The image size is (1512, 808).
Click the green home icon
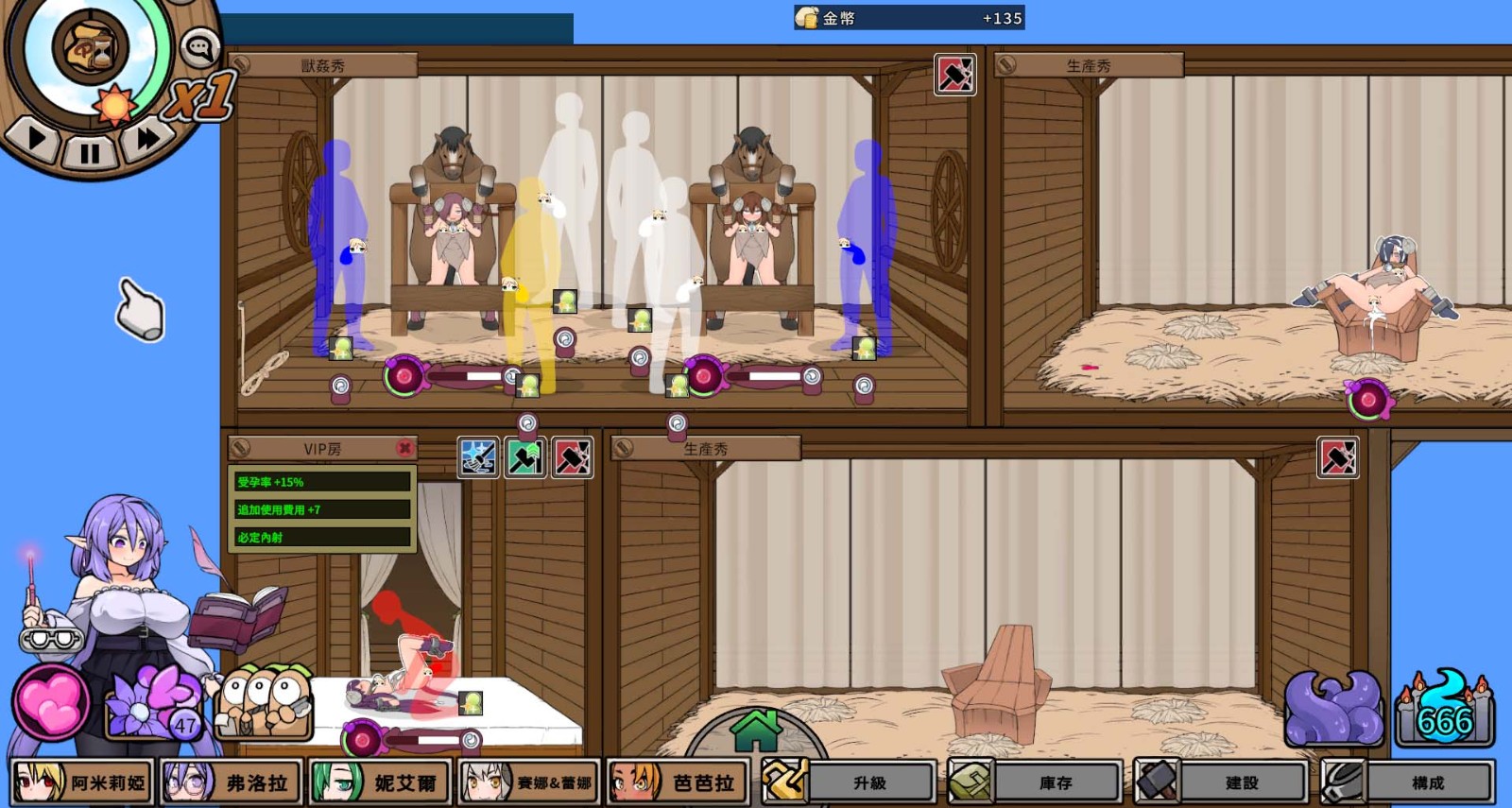tap(756, 731)
